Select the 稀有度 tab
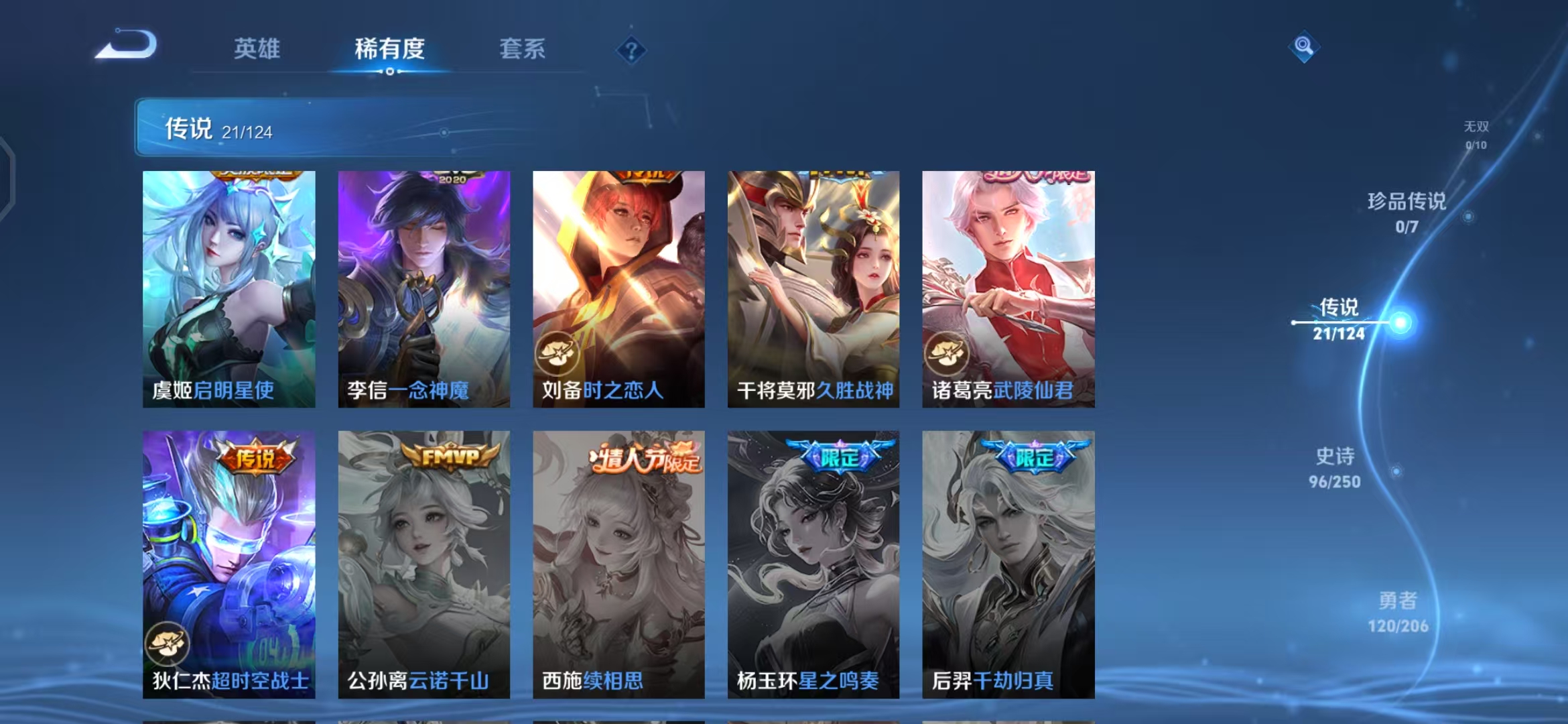This screenshot has width=1568, height=724. (389, 49)
